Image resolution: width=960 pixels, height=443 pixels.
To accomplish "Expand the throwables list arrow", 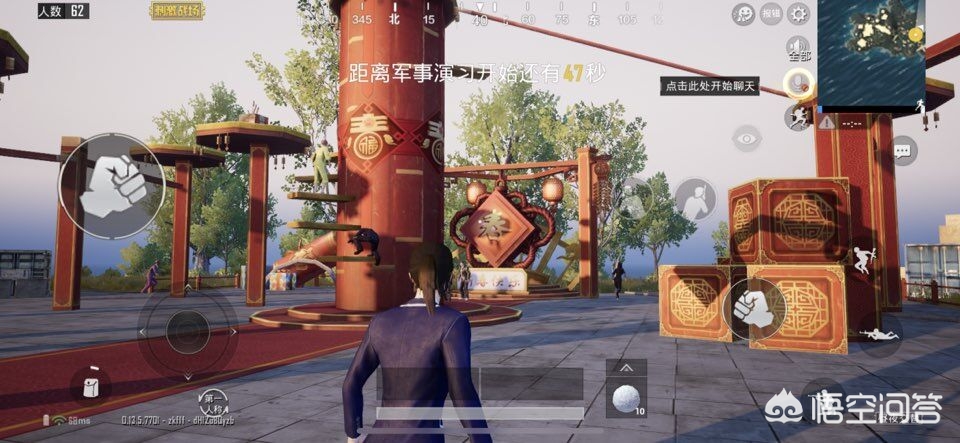I will tap(626, 367).
